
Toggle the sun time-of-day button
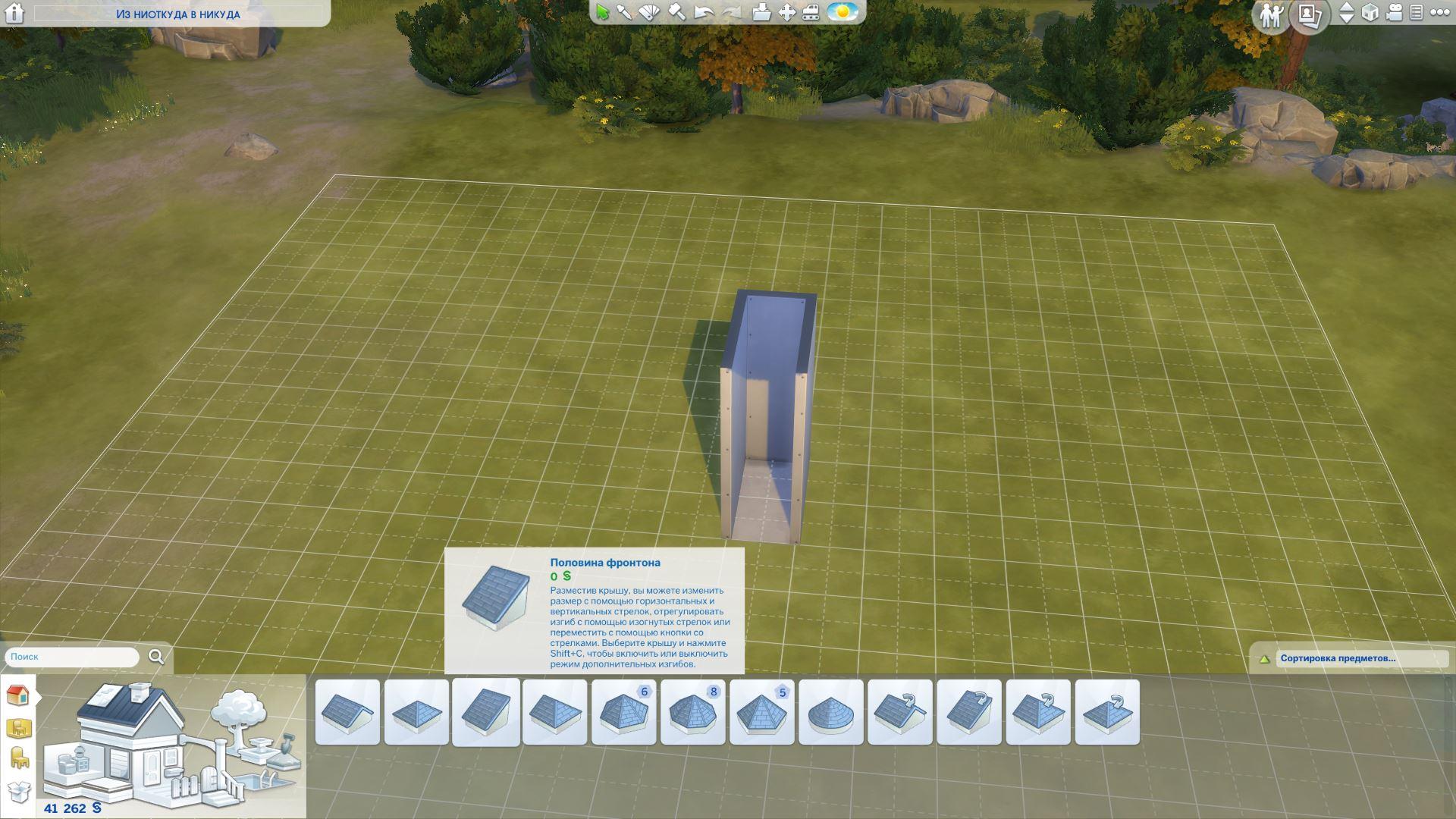[842, 12]
